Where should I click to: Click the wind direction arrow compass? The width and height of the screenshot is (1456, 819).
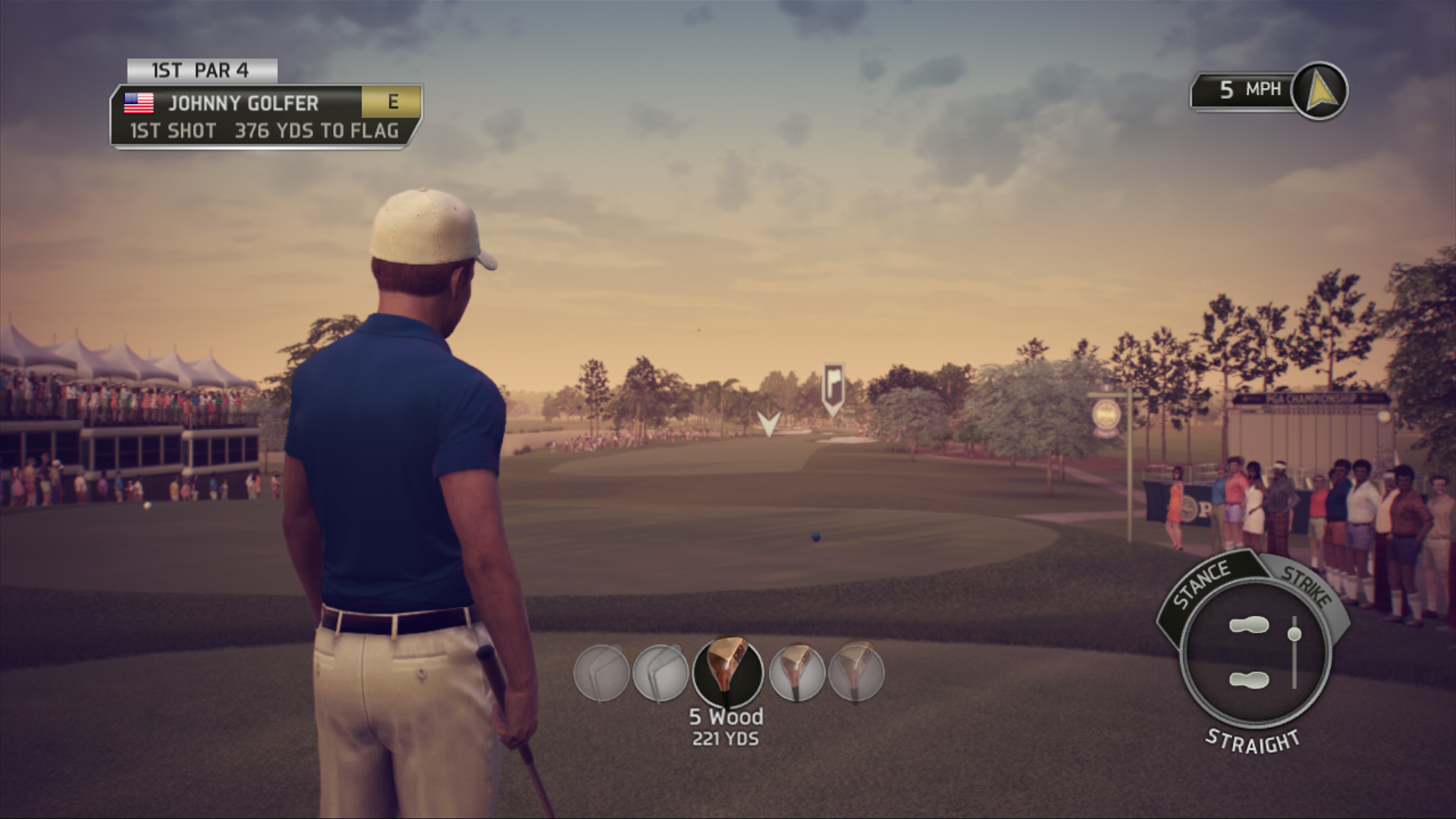coord(1319,91)
